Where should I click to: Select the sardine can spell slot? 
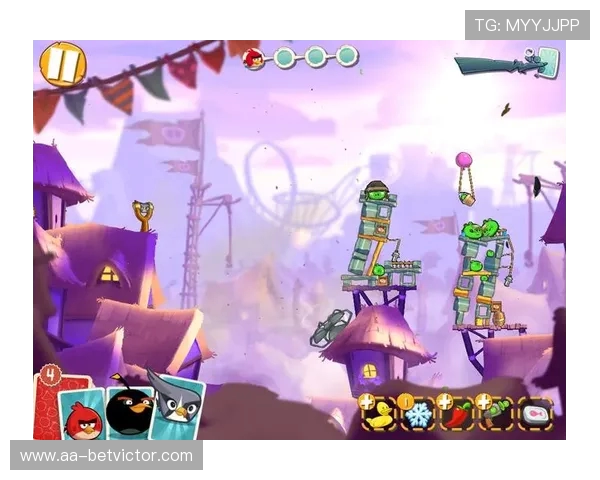(535, 414)
